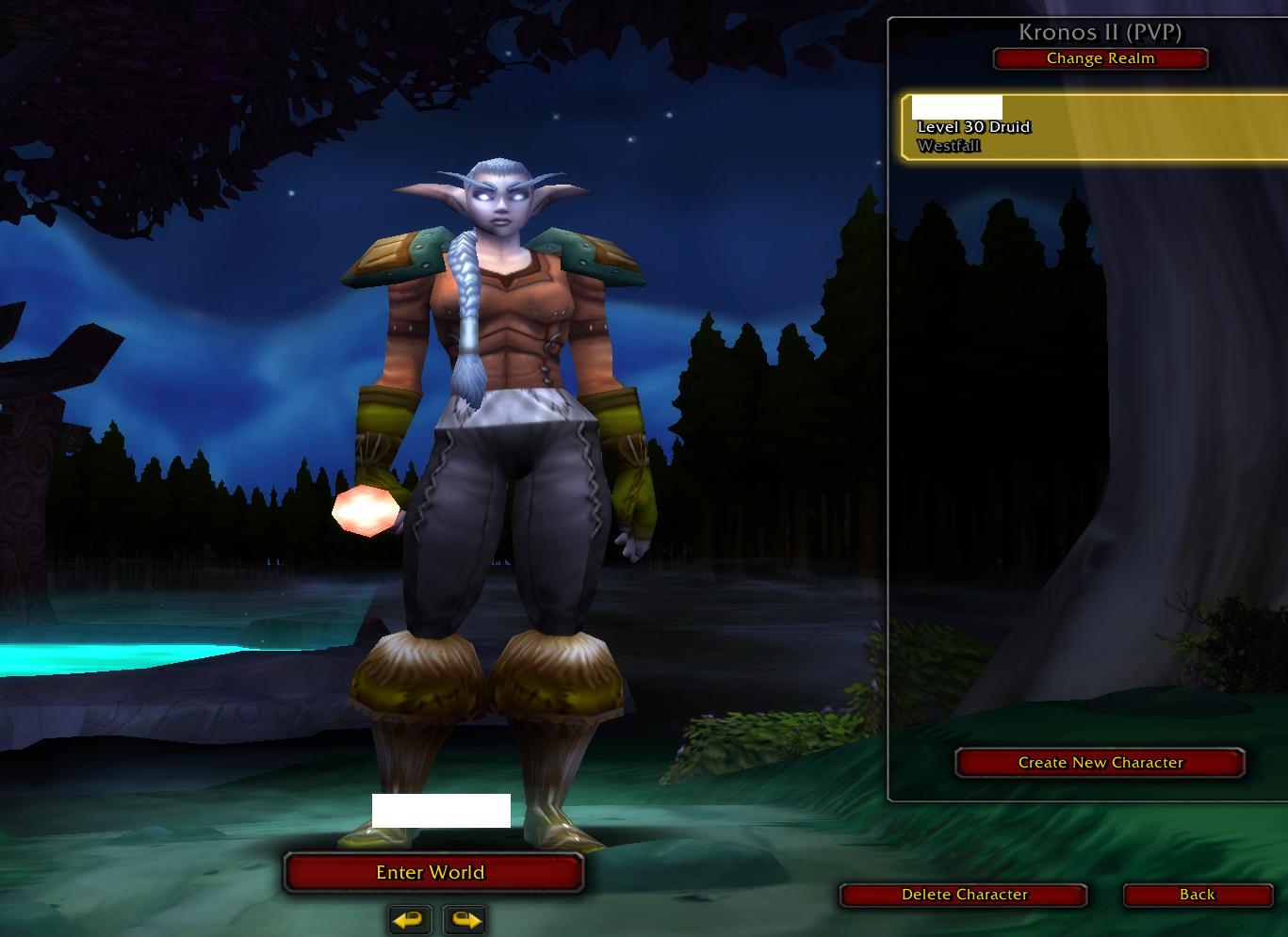Go back to the login screen
1288x937 pixels.
coord(1197,895)
